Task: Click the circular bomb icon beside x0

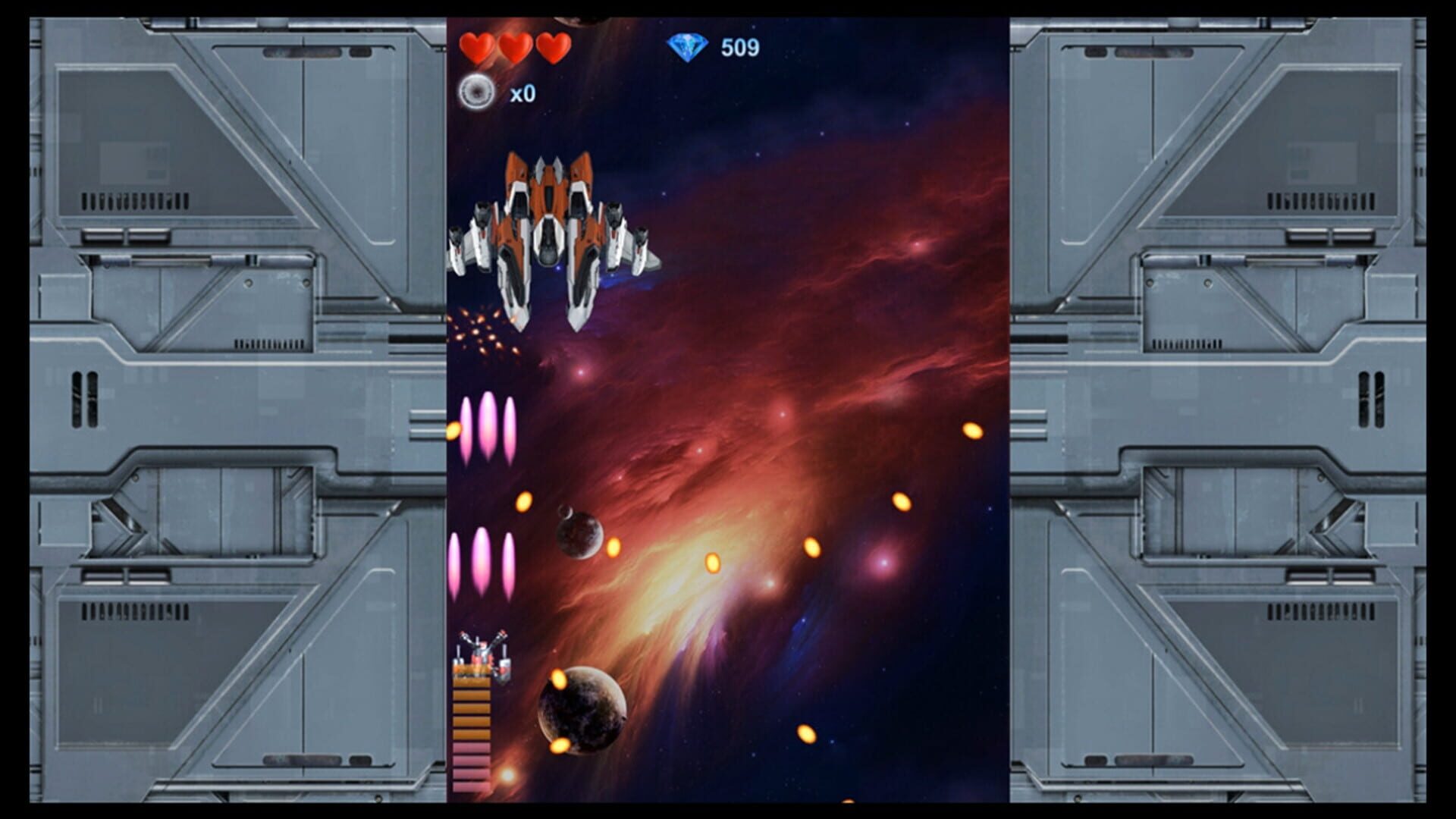Action: coord(475,93)
